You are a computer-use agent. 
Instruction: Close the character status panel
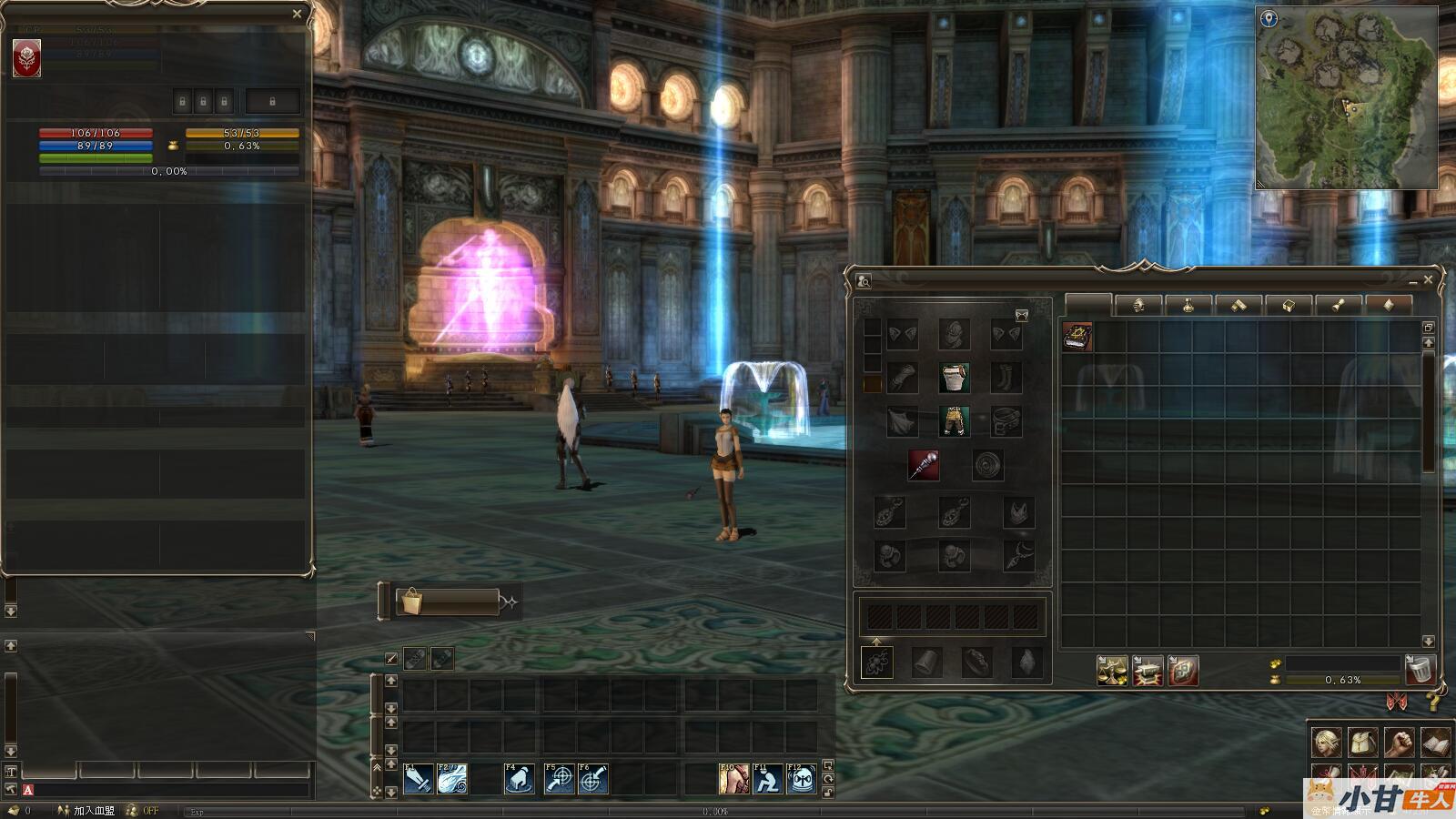[297, 14]
